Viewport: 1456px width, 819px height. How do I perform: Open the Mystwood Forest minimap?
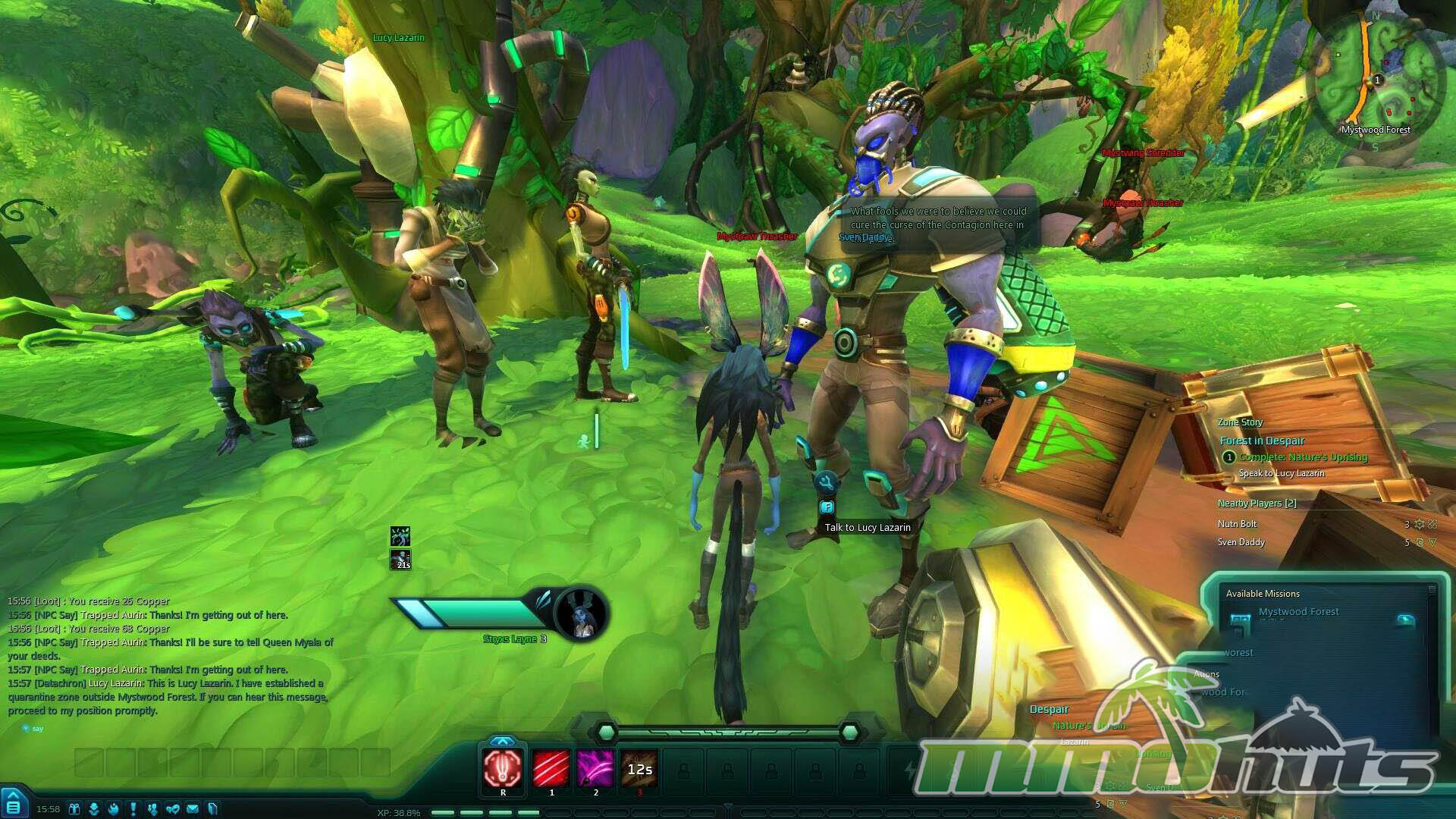(x=1375, y=76)
